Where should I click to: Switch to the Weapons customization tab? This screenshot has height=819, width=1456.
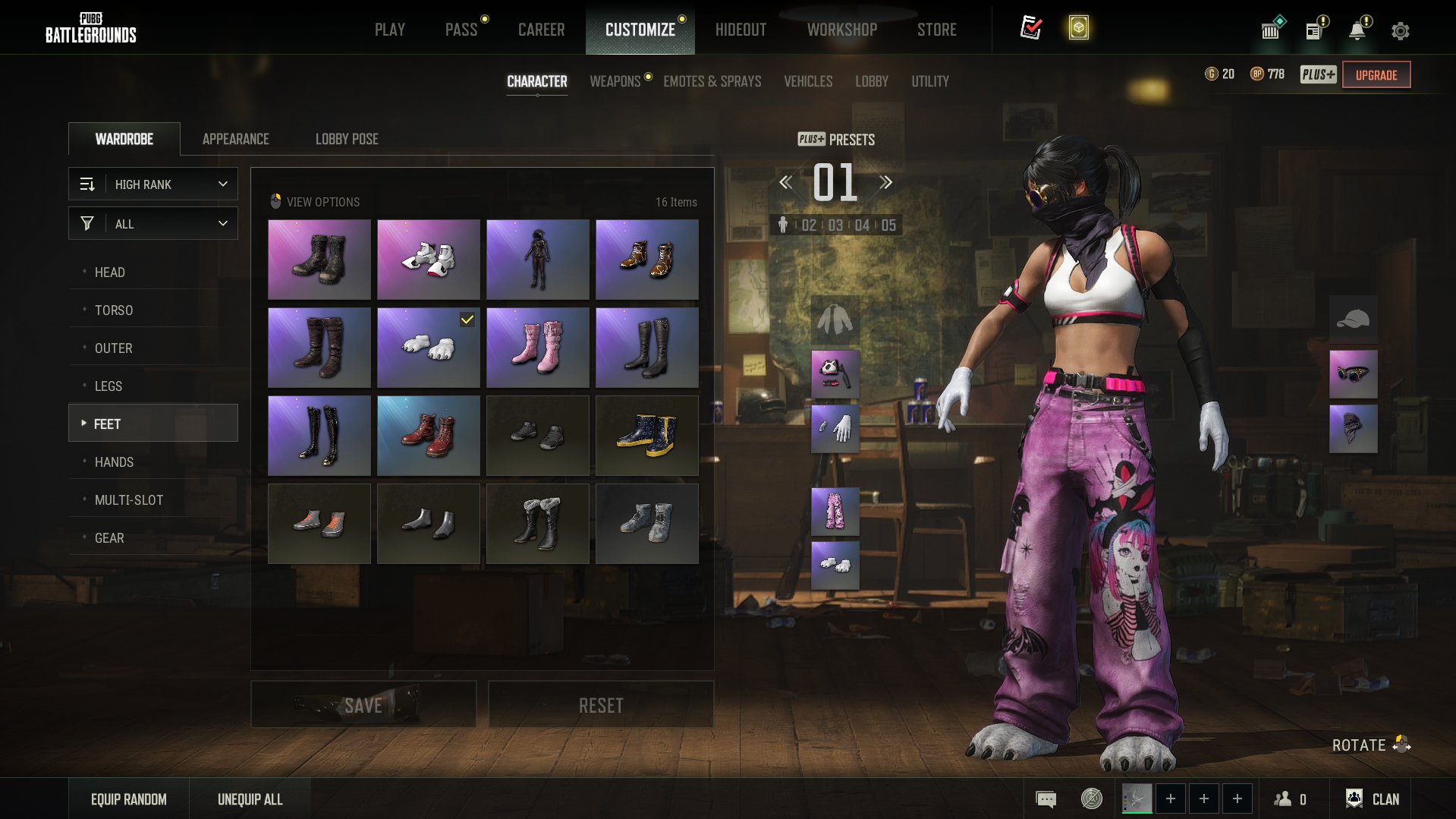coord(615,81)
